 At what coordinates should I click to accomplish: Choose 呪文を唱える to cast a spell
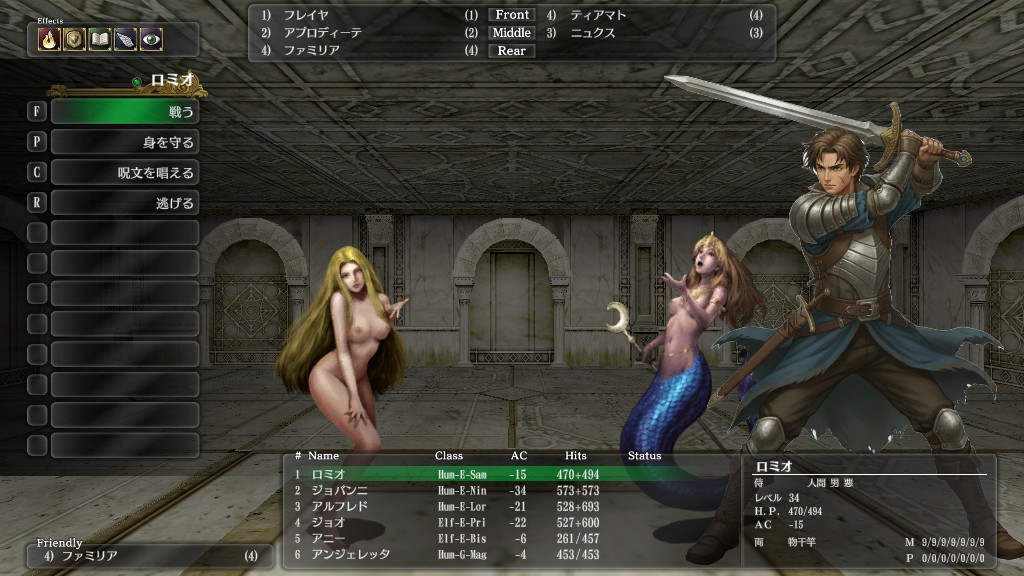tap(124, 172)
